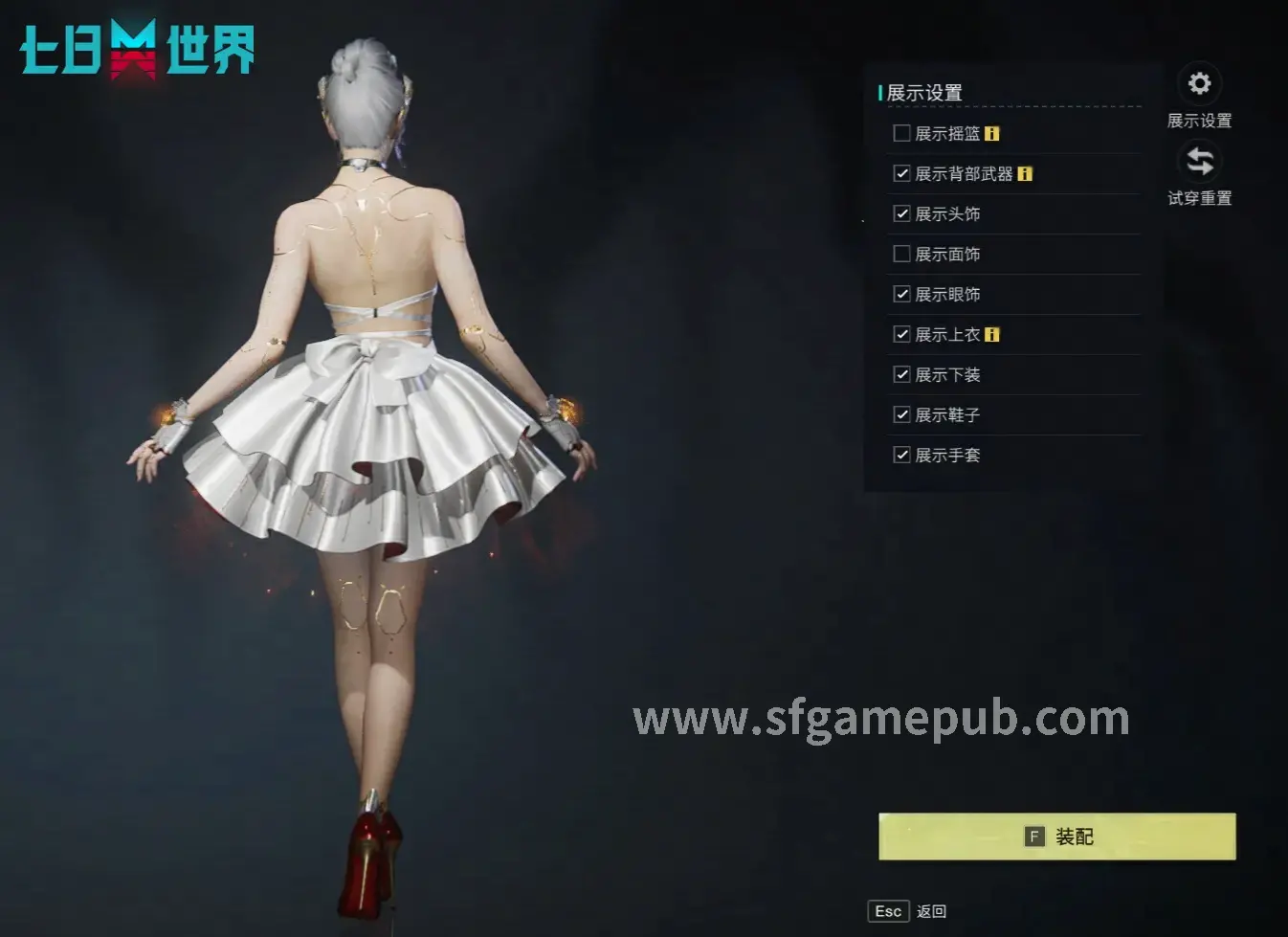
Task: Disable the 展示手套 checkbox
Action: [901, 455]
